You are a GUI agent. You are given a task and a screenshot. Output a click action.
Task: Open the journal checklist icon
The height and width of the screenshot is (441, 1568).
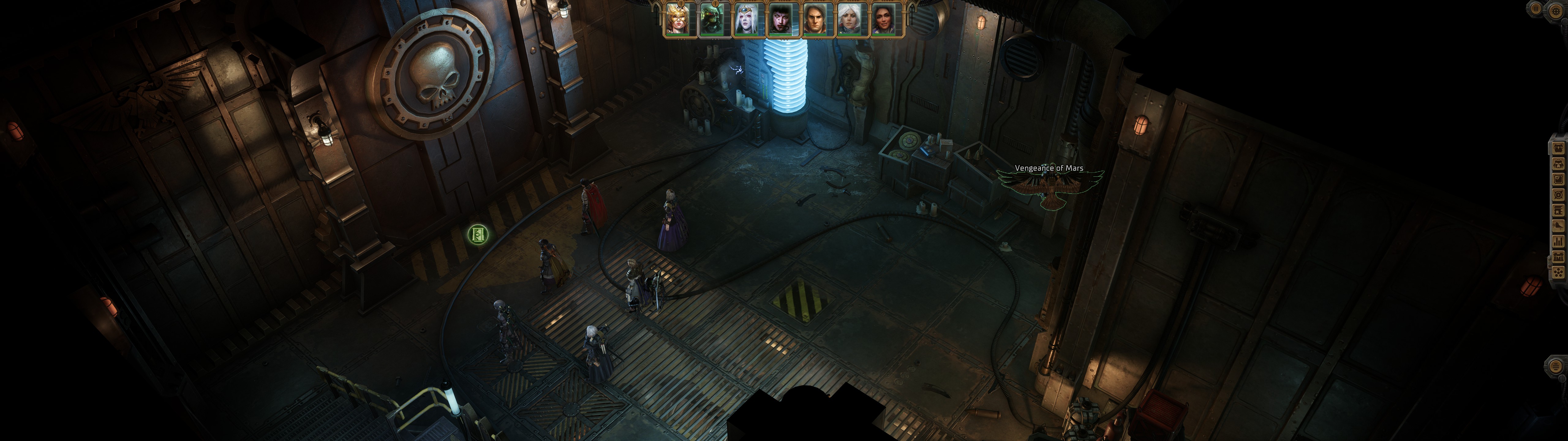point(1559,180)
